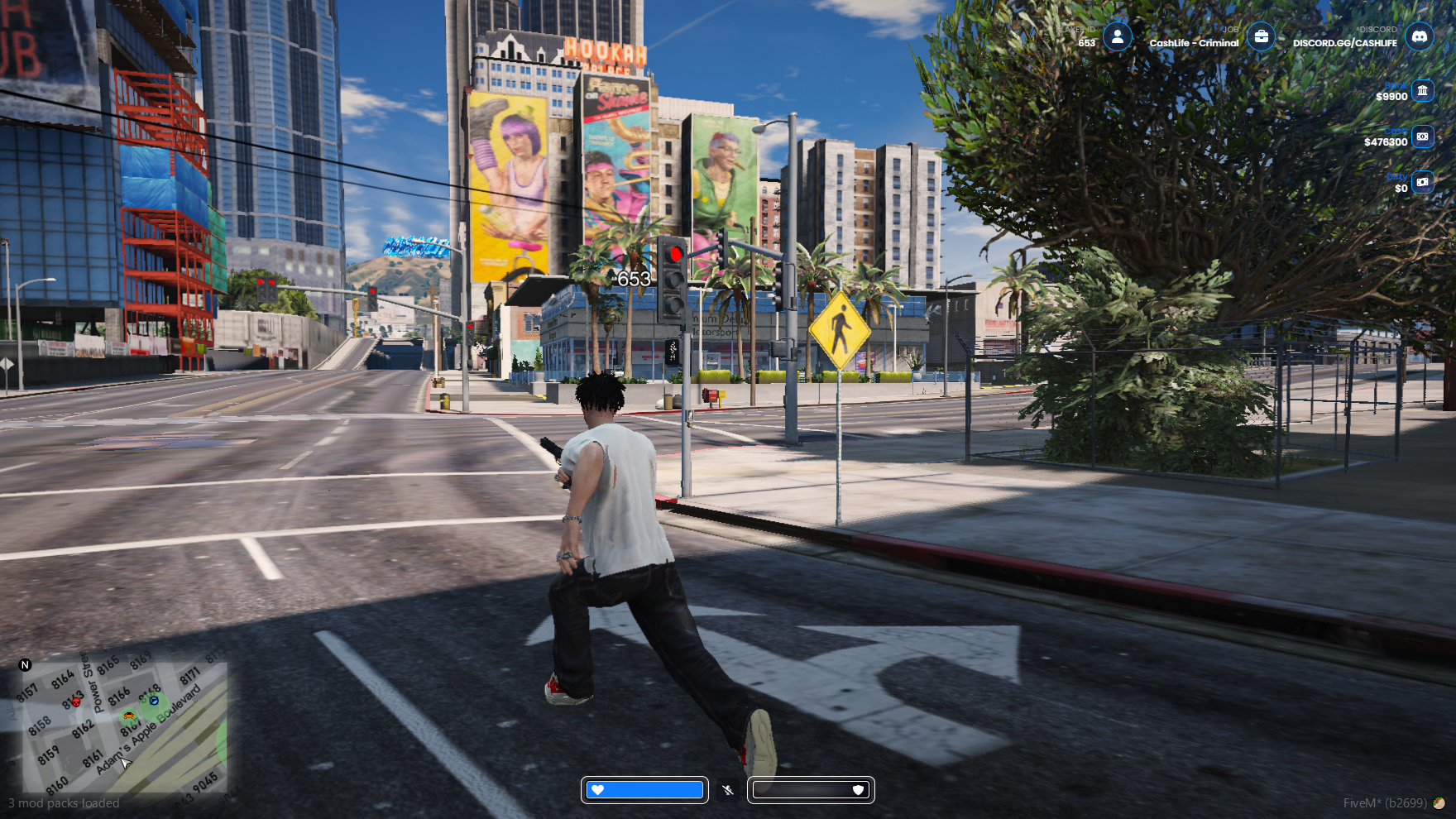Click the red skull marker on minimap
The image size is (1456, 819).
pyautogui.click(x=76, y=702)
